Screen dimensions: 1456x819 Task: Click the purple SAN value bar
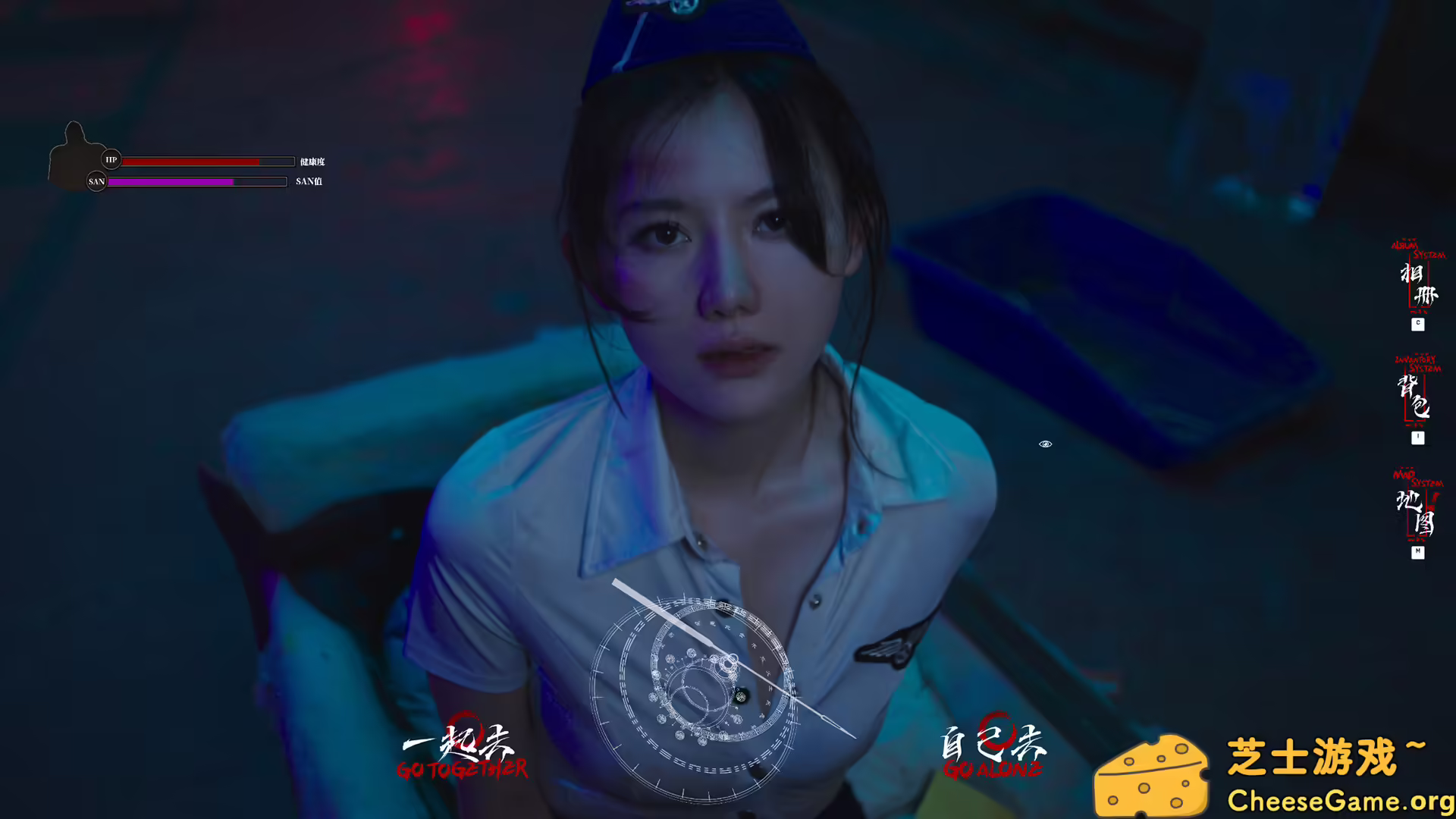(171, 182)
